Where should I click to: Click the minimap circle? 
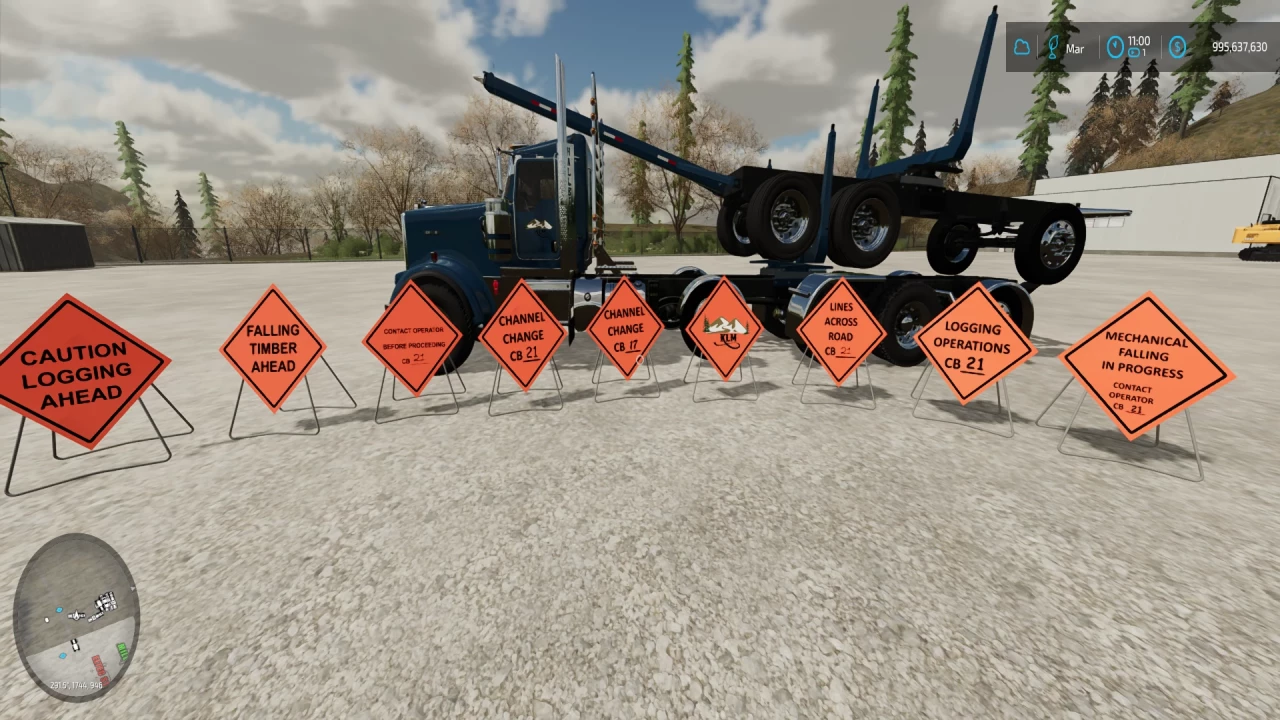pyautogui.click(x=80, y=615)
